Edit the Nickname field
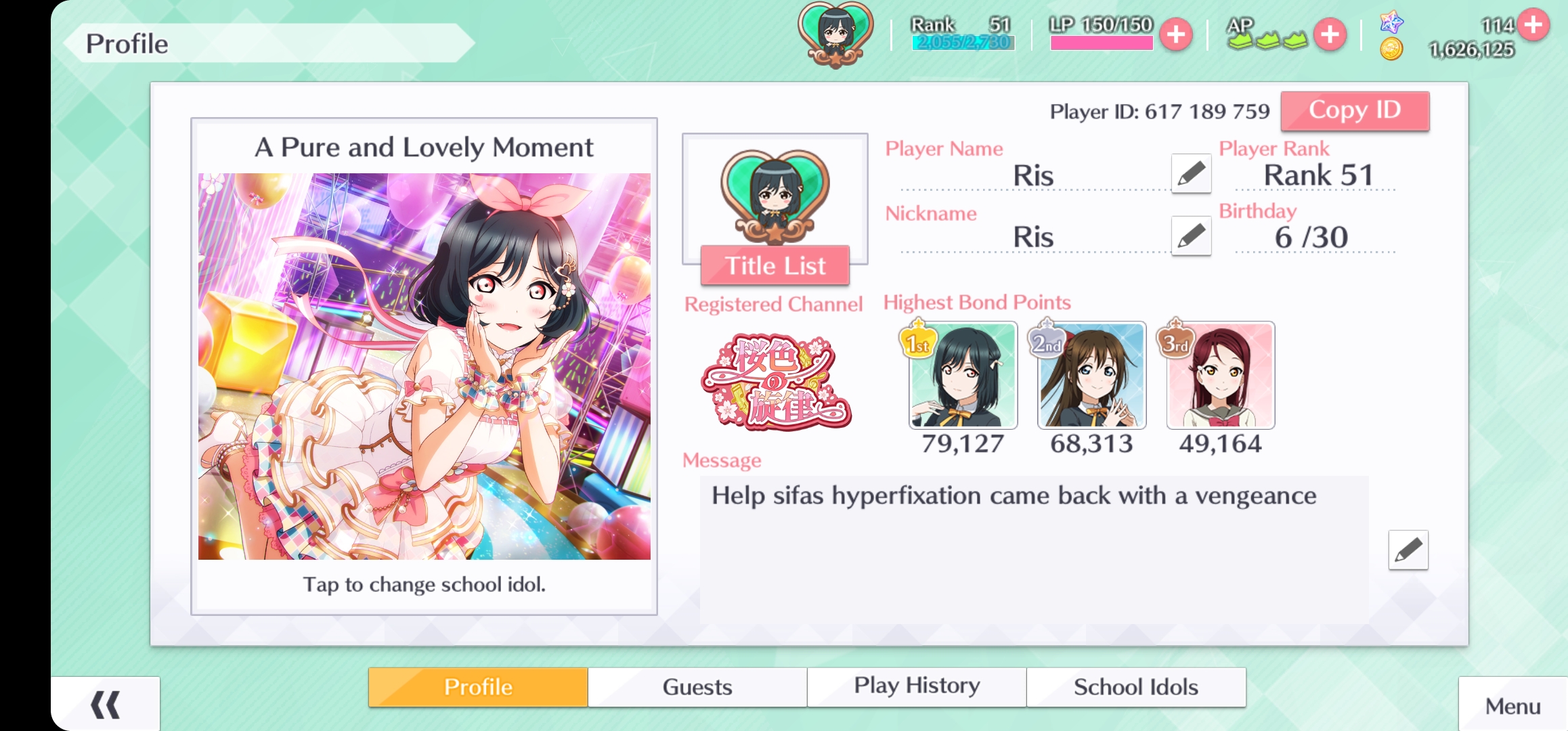 (x=1191, y=236)
